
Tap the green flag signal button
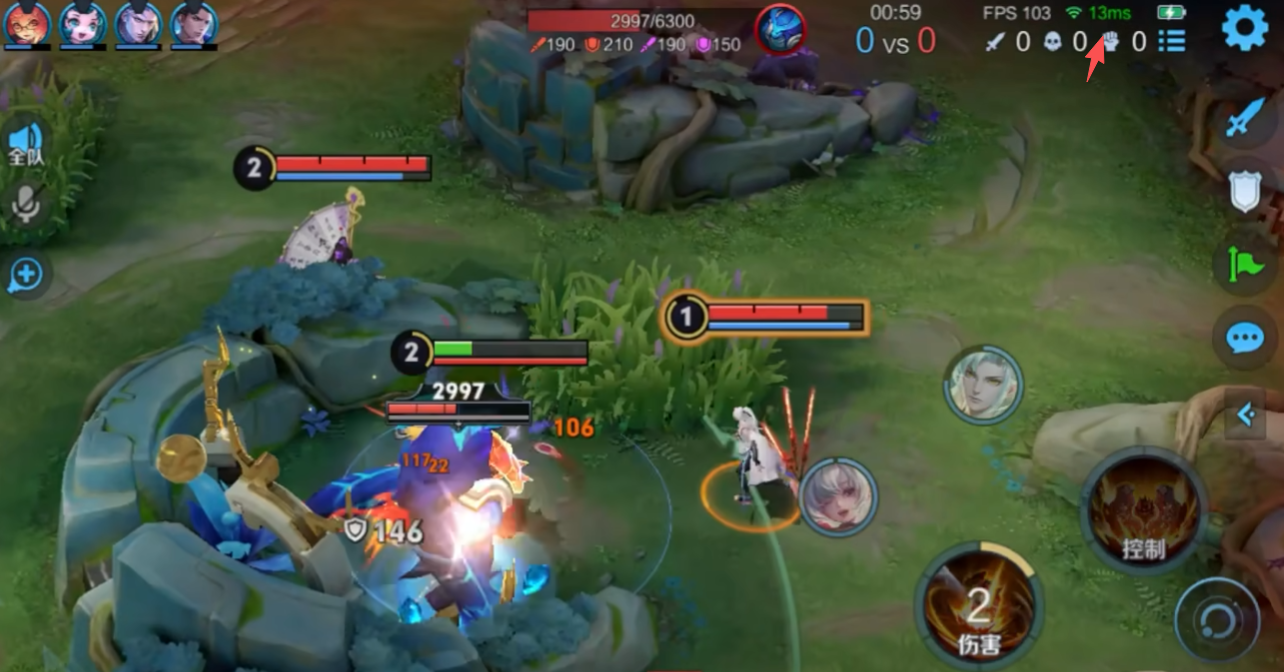1244,264
